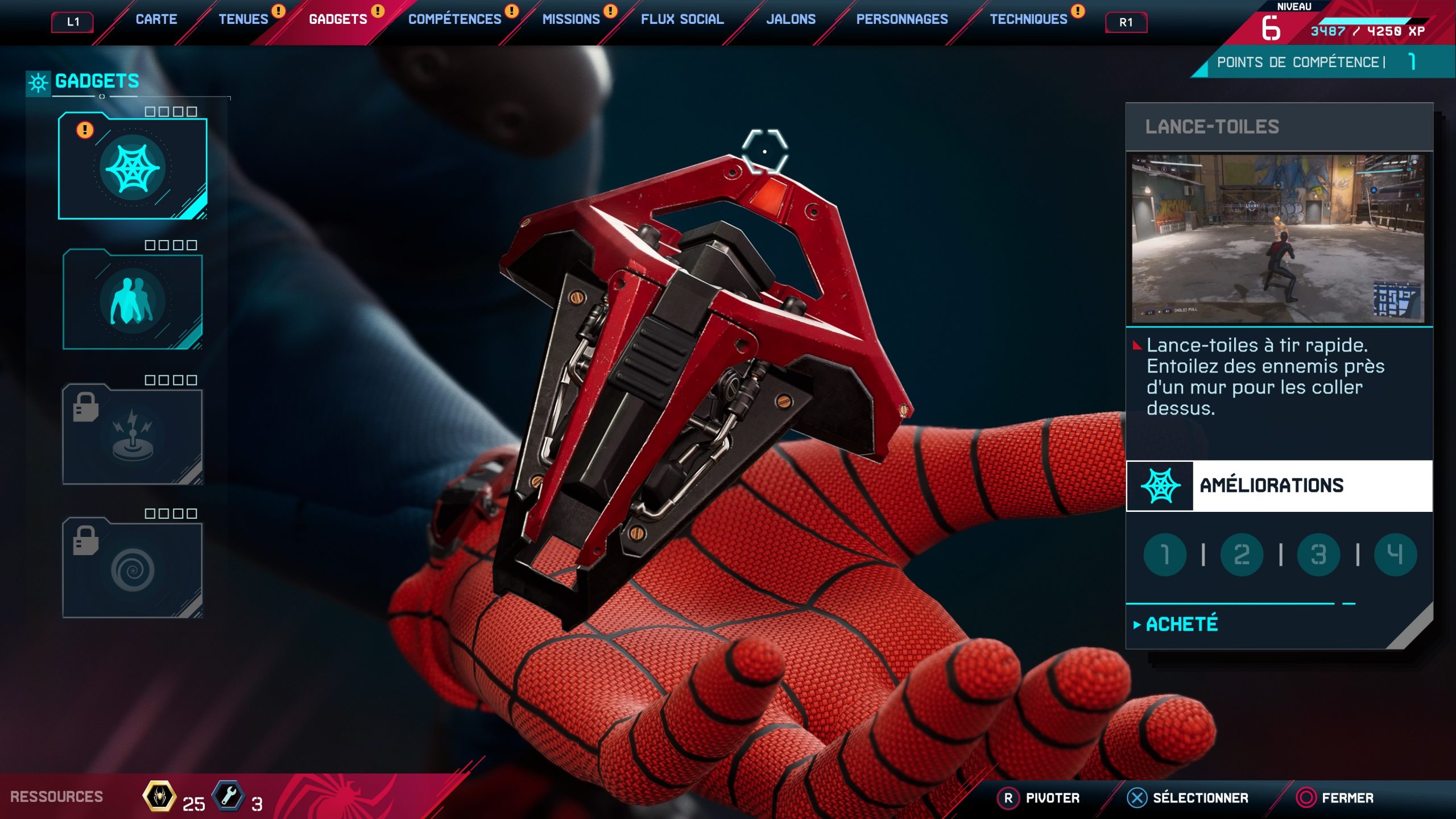Open the Personnages tab

[x=901, y=19]
